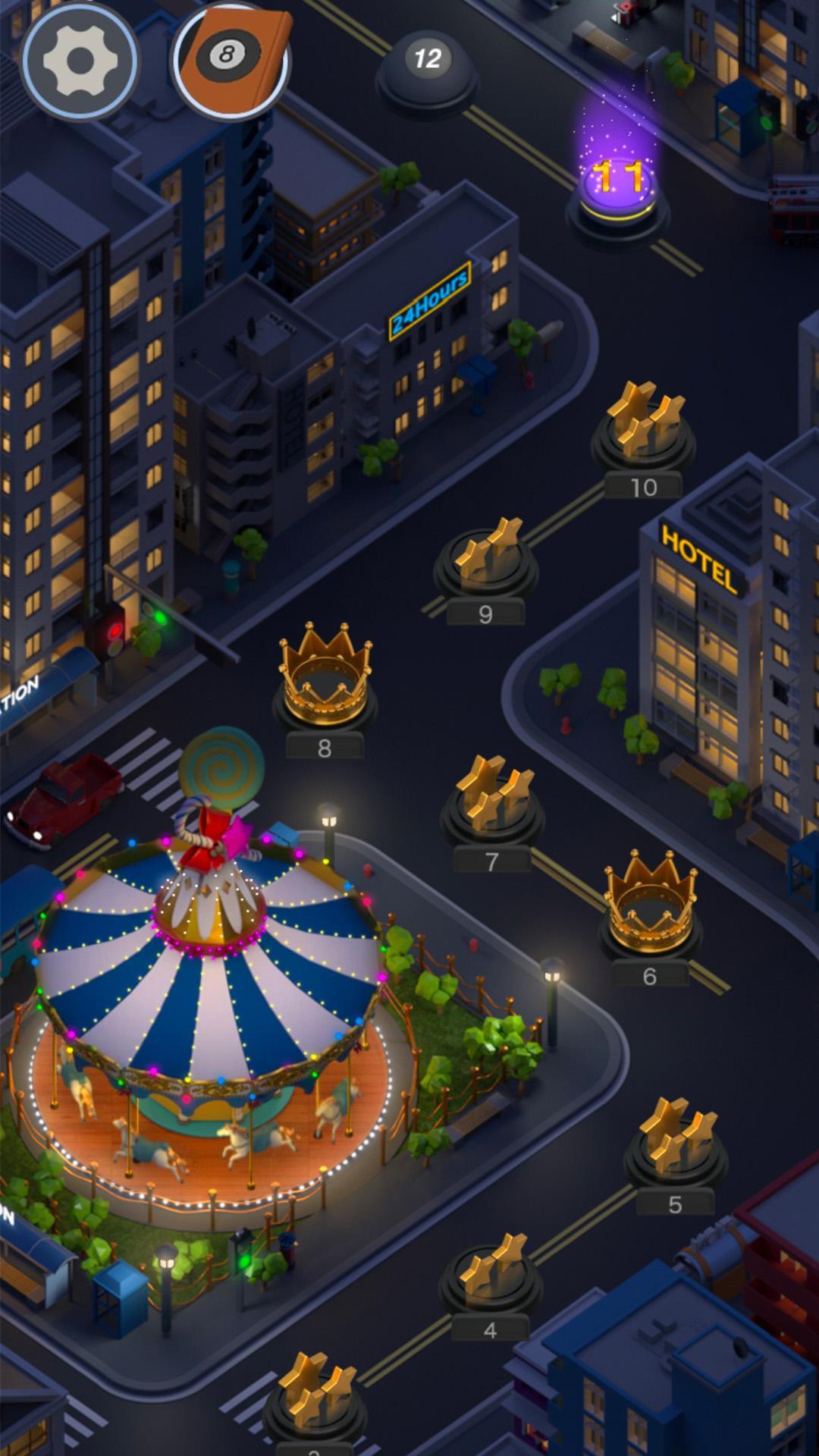Open the 8-ball journal book

(x=231, y=60)
